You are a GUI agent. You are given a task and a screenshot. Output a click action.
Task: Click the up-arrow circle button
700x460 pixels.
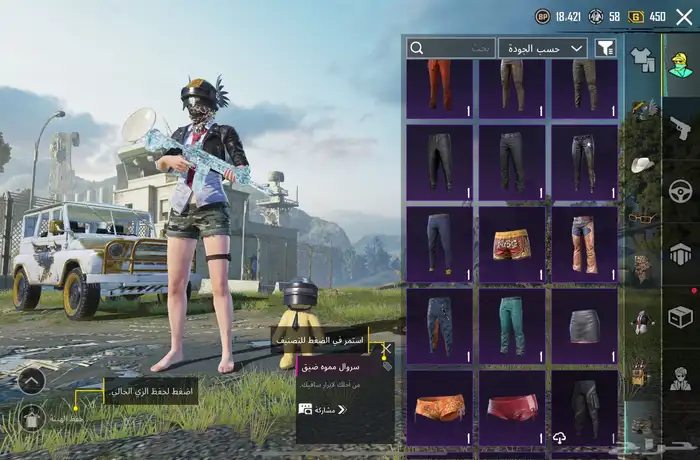[30, 380]
